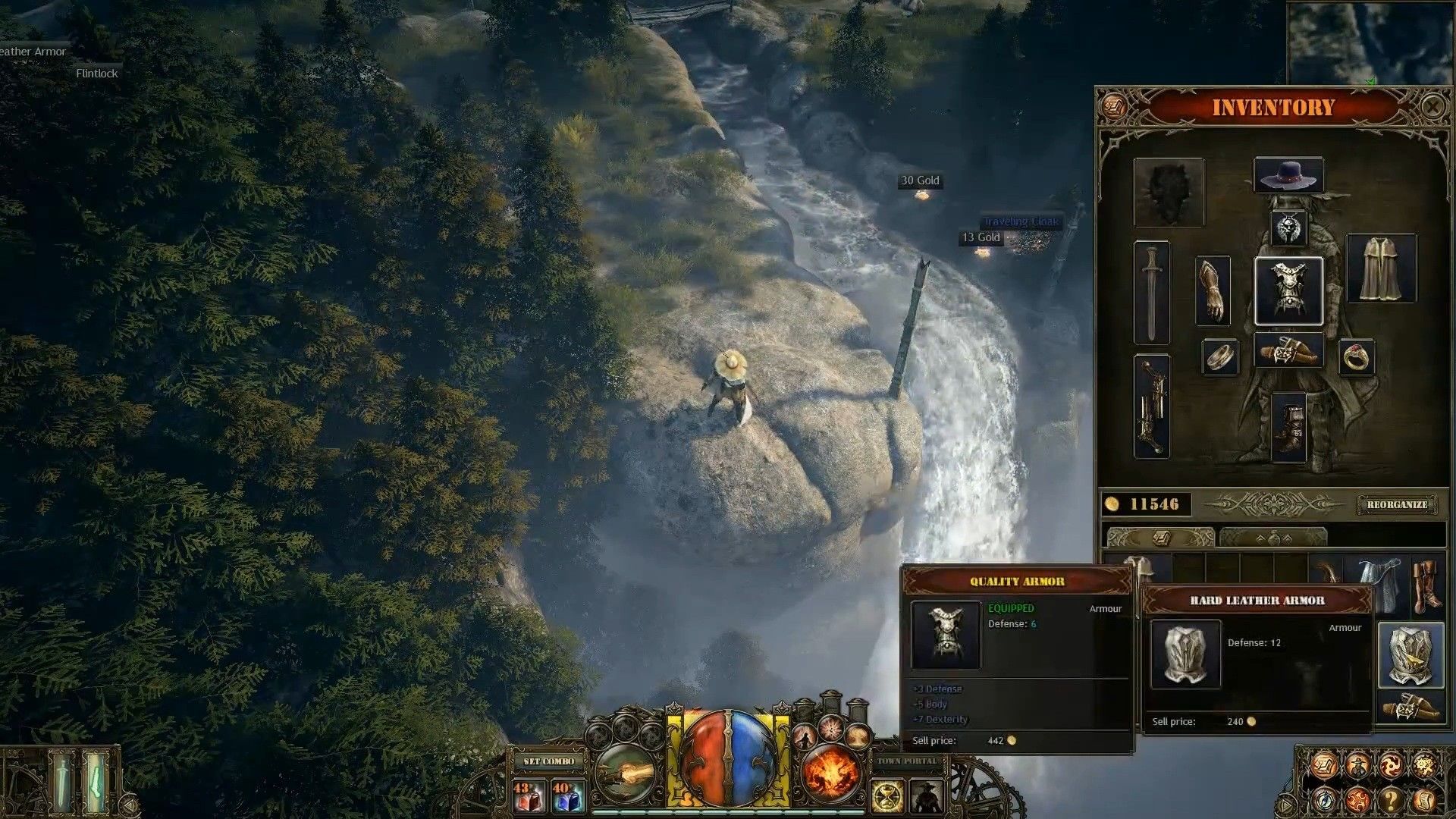Viewport: 1456px width, 819px height.
Task: Select the equipped chest armor slot
Action: click(x=1288, y=291)
